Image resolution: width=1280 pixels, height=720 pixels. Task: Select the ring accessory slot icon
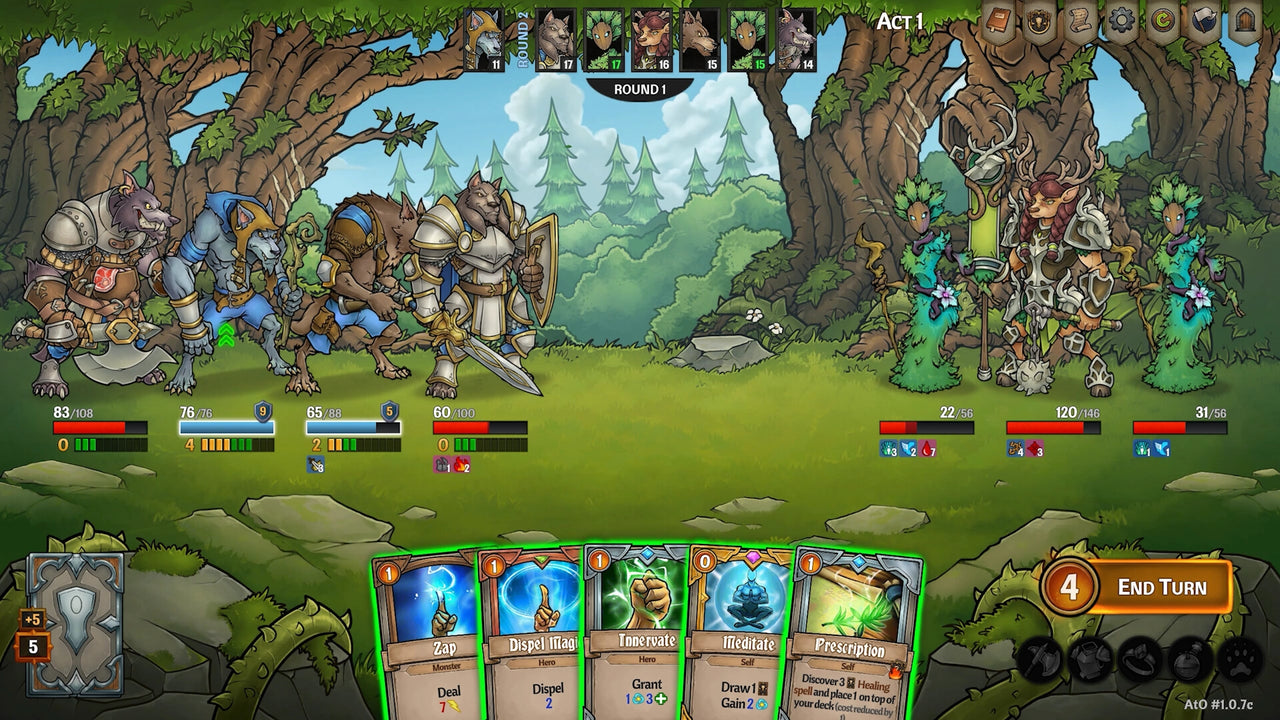click(1139, 660)
